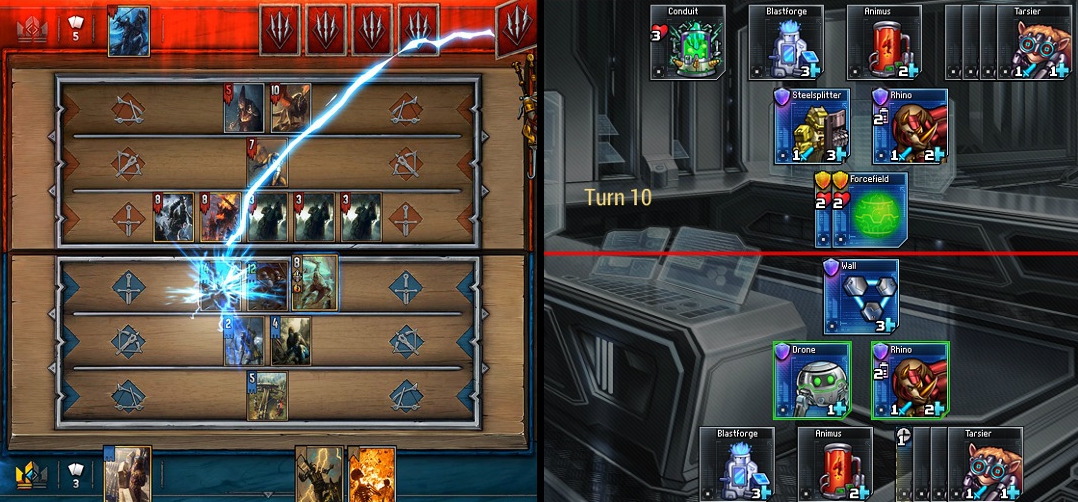This screenshot has width=1078, height=502.
Task: Choose the fiery orange card in hand
Action: coord(368,474)
